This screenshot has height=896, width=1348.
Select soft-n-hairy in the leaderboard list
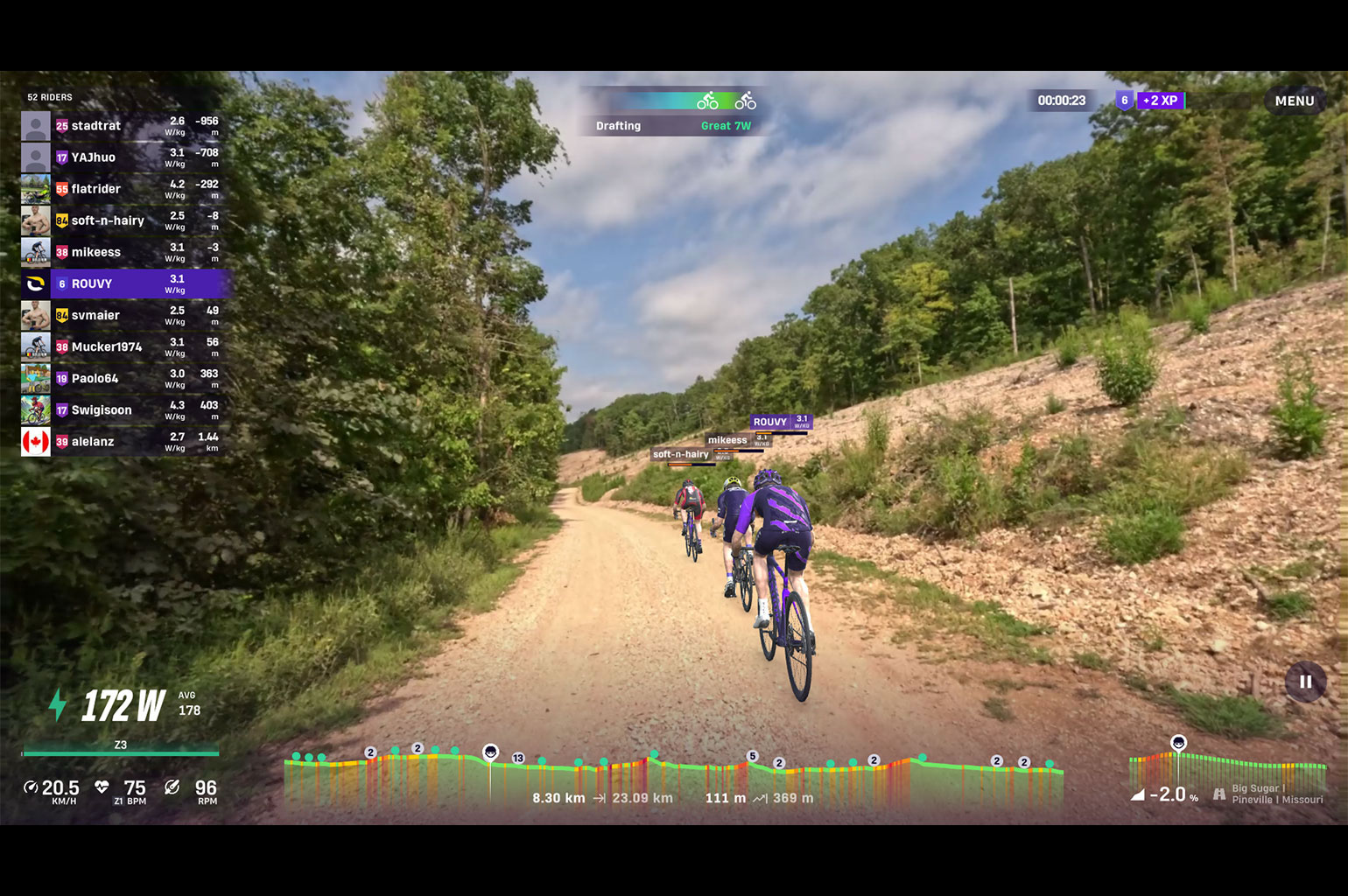pyautogui.click(x=121, y=220)
